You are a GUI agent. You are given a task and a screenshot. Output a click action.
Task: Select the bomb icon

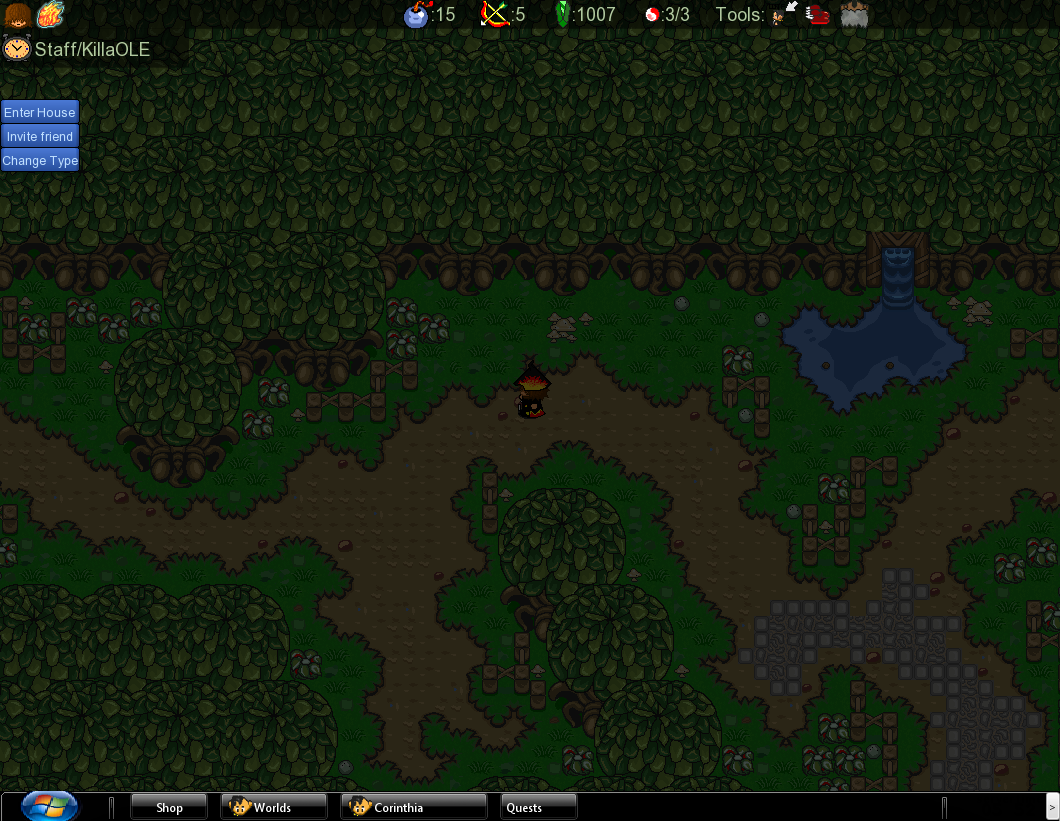tap(416, 15)
